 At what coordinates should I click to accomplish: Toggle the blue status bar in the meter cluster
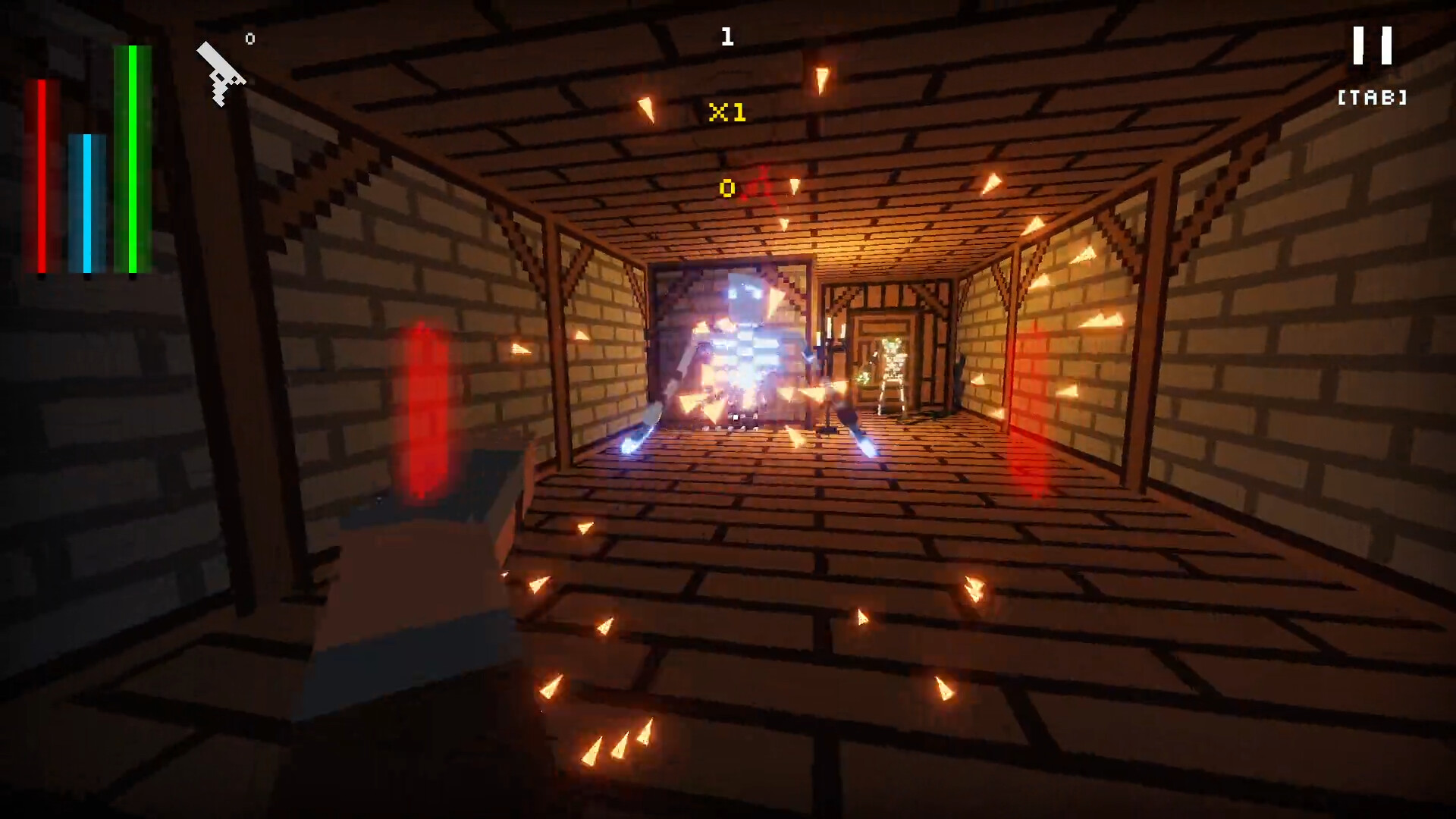[x=86, y=201]
